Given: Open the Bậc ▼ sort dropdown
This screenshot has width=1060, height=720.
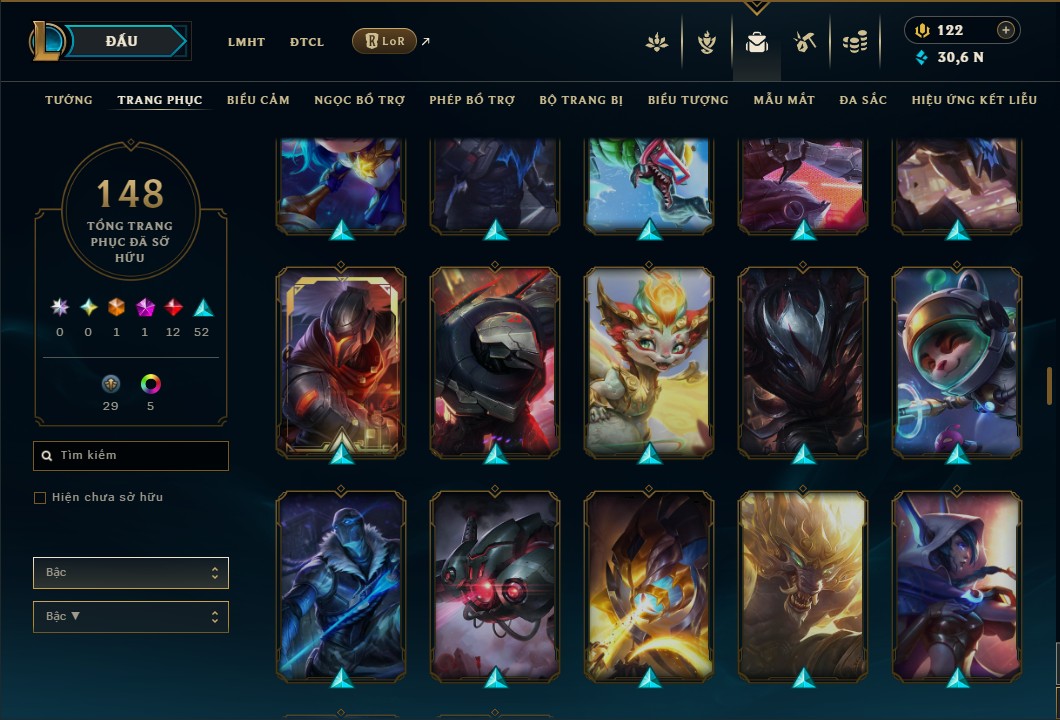Looking at the screenshot, I should pos(131,617).
